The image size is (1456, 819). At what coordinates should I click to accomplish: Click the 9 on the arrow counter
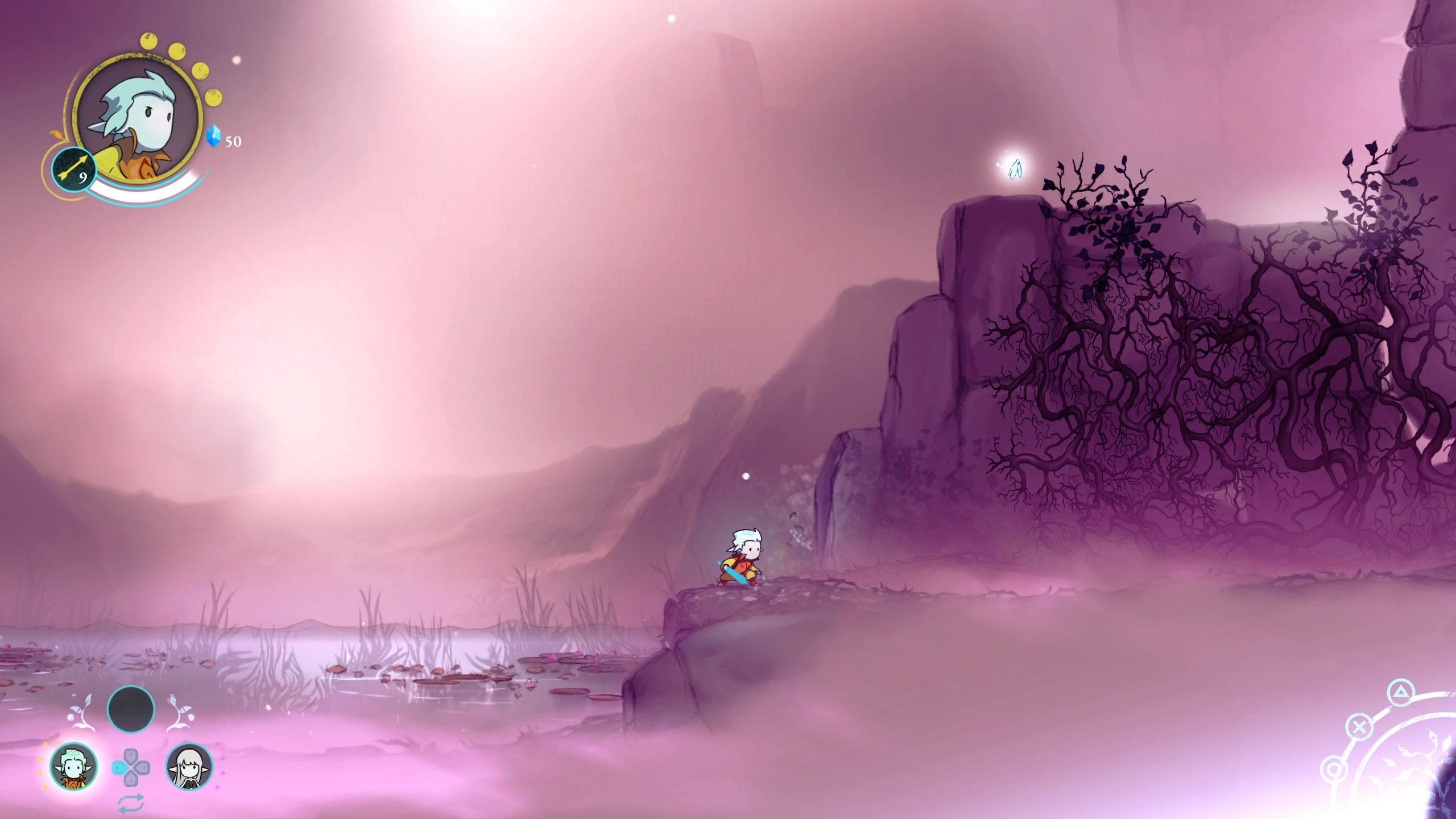83,177
